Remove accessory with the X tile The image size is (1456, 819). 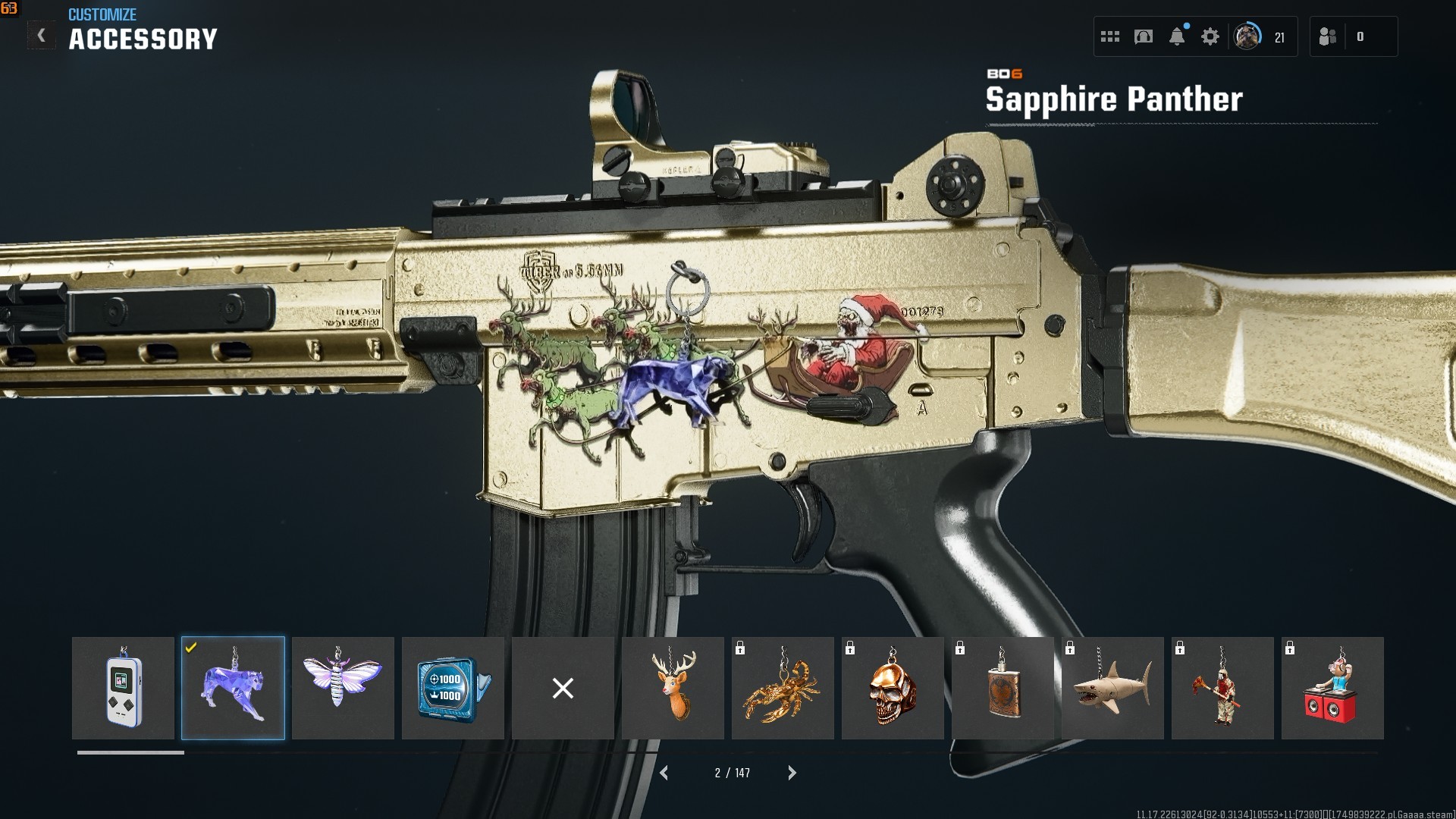tap(563, 688)
